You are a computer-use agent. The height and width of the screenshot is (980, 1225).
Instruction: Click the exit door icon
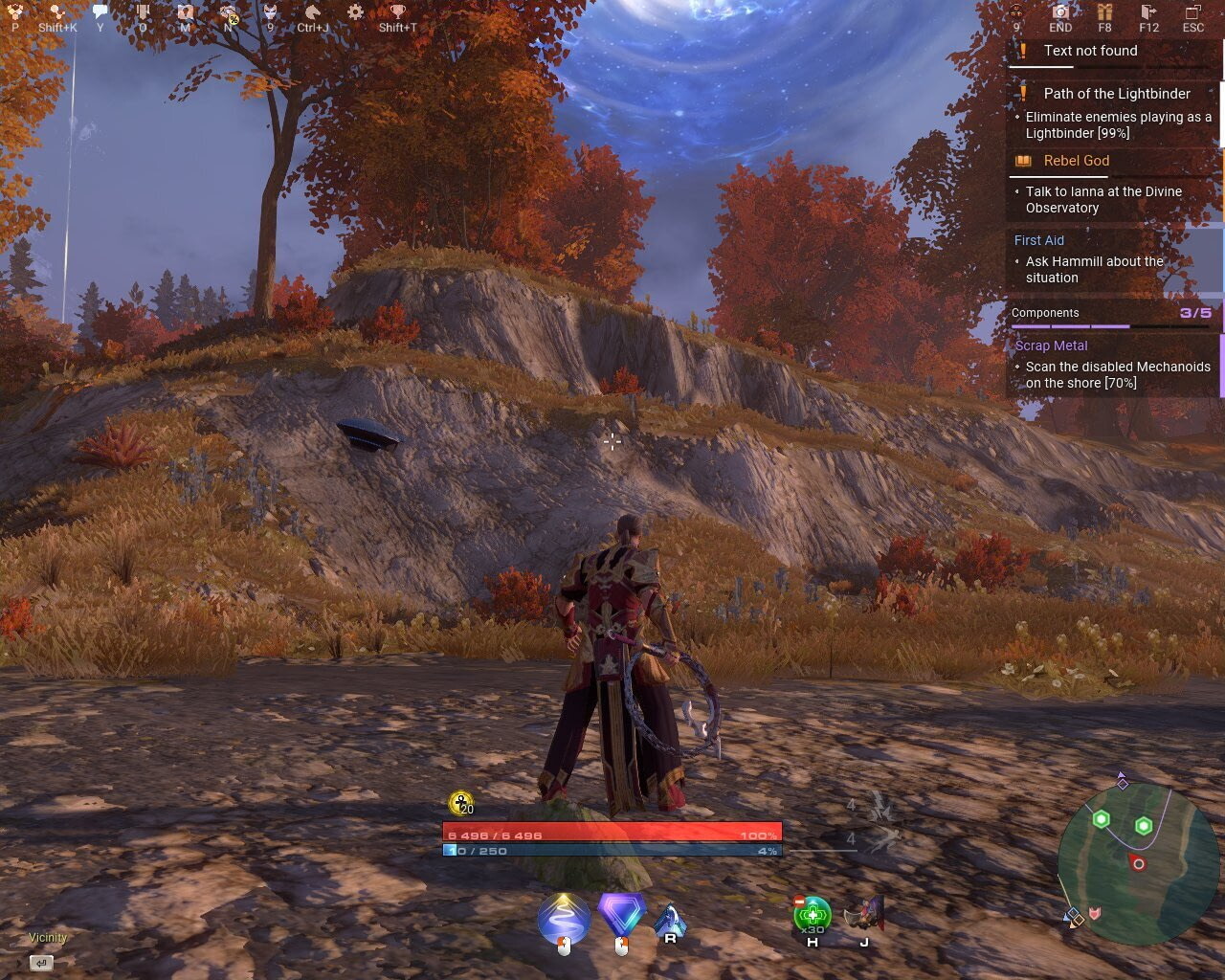1149,12
